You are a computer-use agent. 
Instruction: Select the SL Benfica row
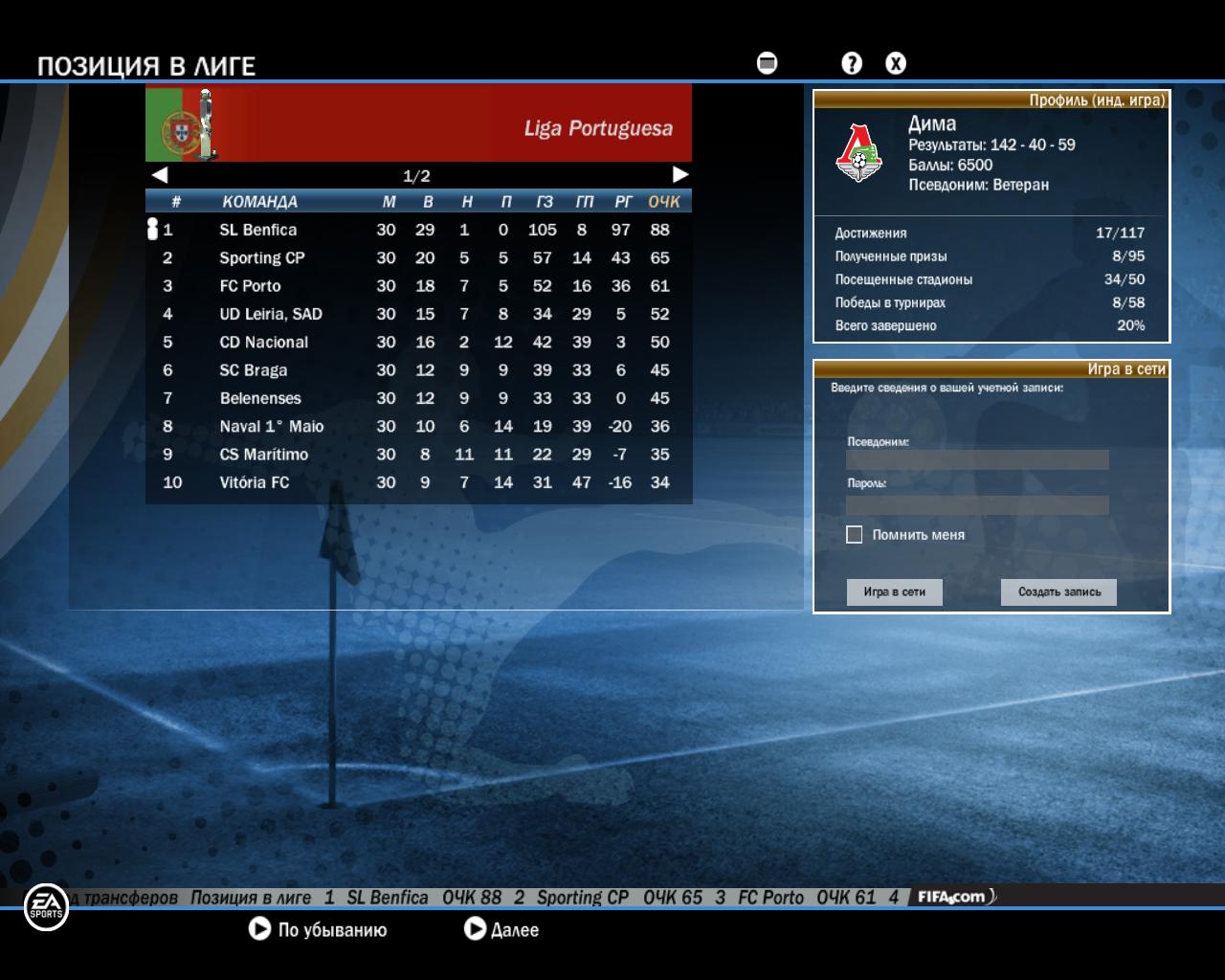coord(258,230)
